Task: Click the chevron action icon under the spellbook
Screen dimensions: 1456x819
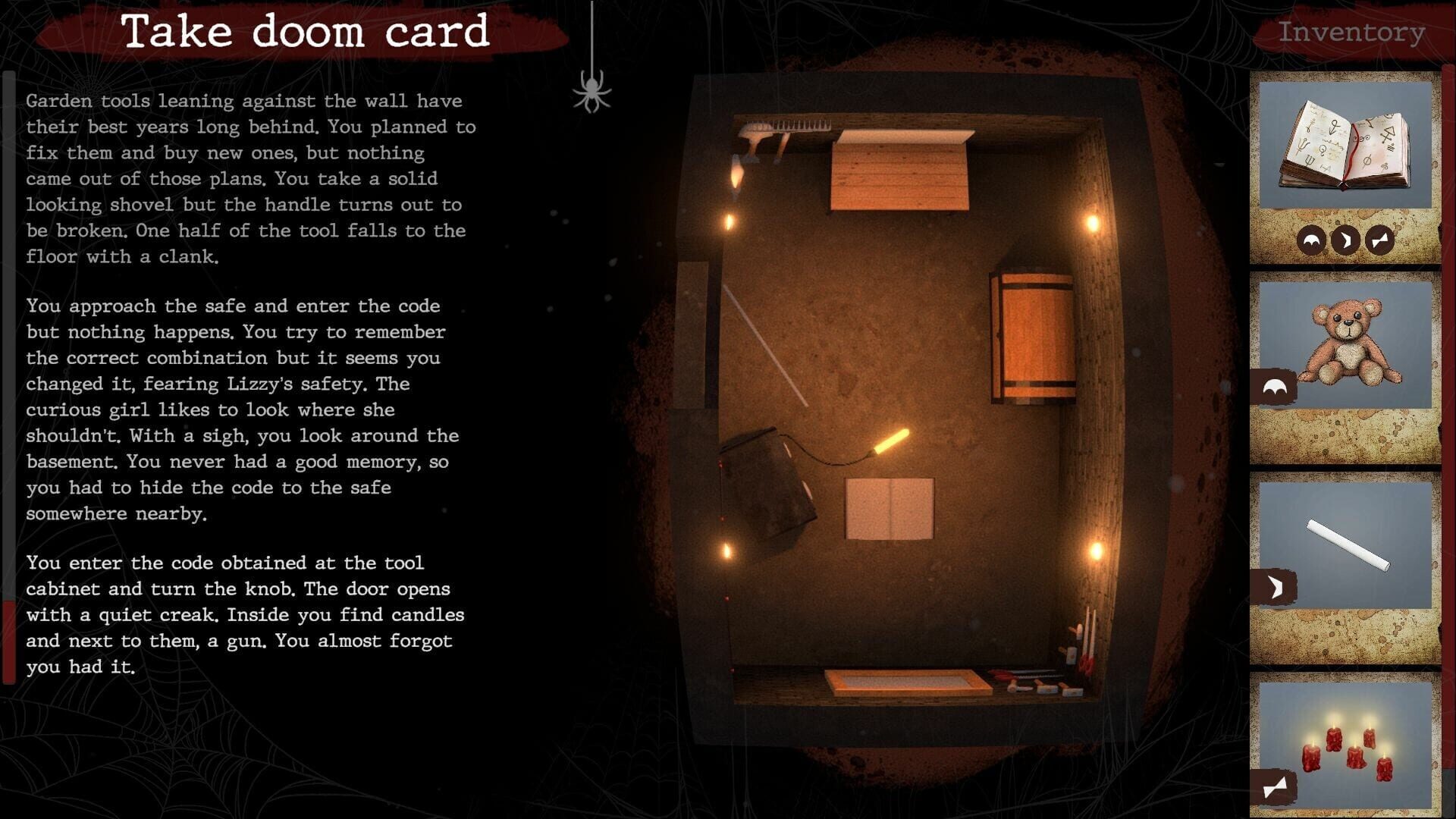Action: [1345, 241]
